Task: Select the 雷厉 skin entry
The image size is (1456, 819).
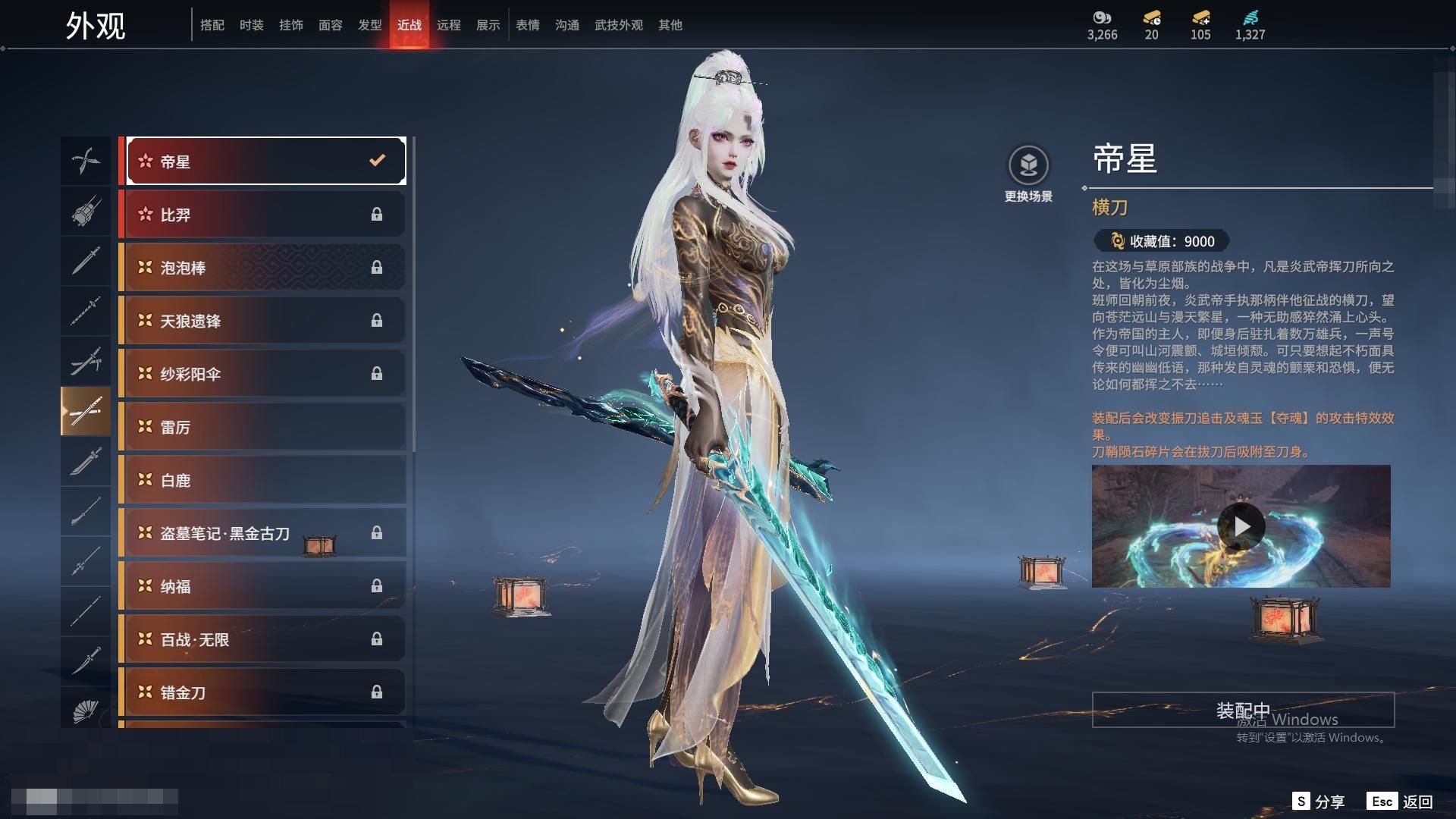Action: pyautogui.click(x=265, y=427)
